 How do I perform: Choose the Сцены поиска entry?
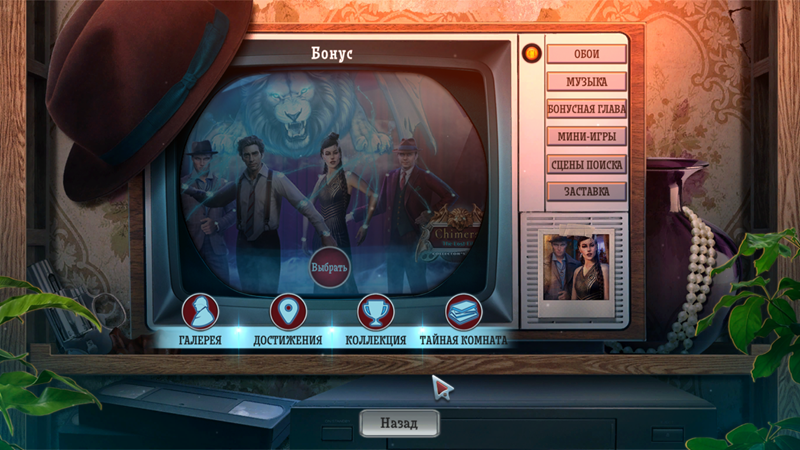click(587, 164)
